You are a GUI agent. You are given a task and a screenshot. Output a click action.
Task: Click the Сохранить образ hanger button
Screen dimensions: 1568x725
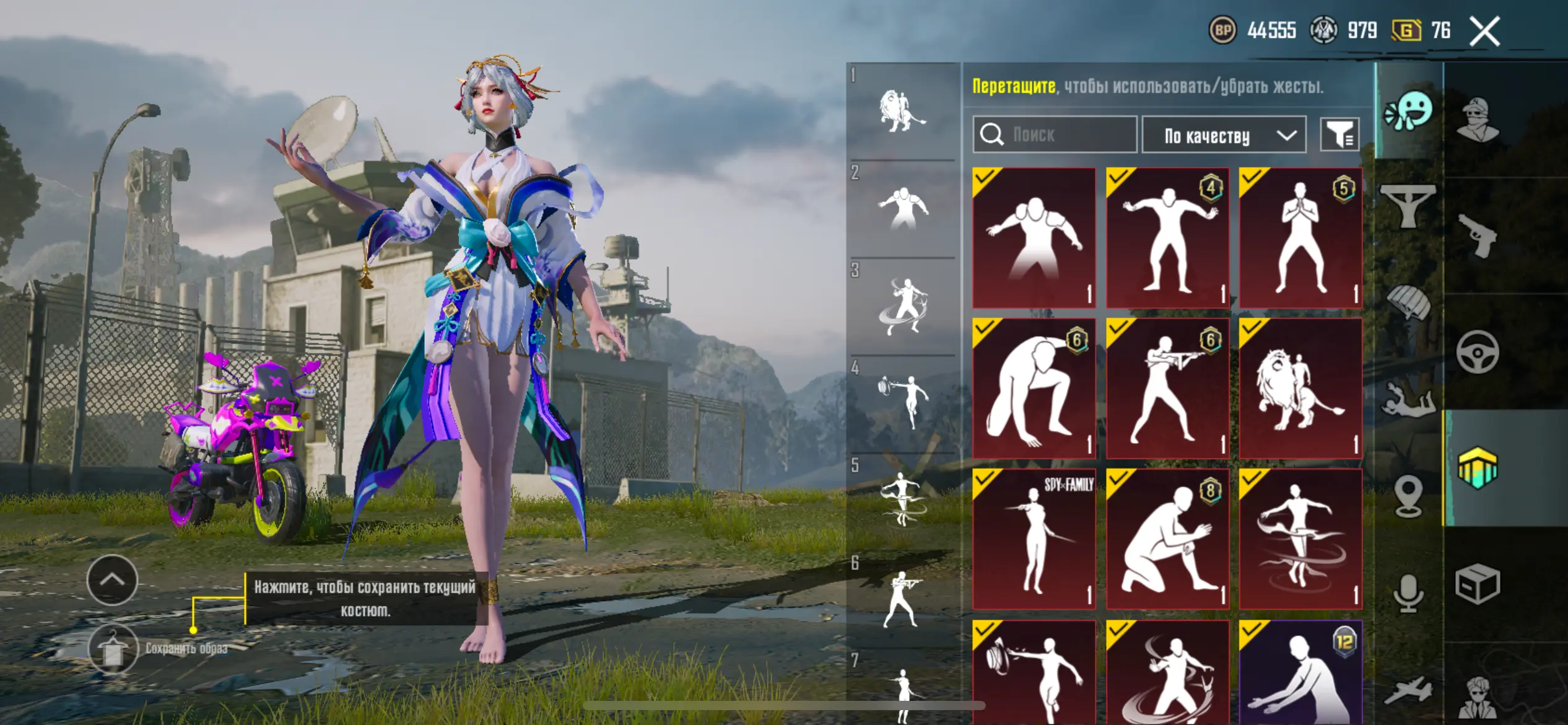pyautogui.click(x=113, y=649)
